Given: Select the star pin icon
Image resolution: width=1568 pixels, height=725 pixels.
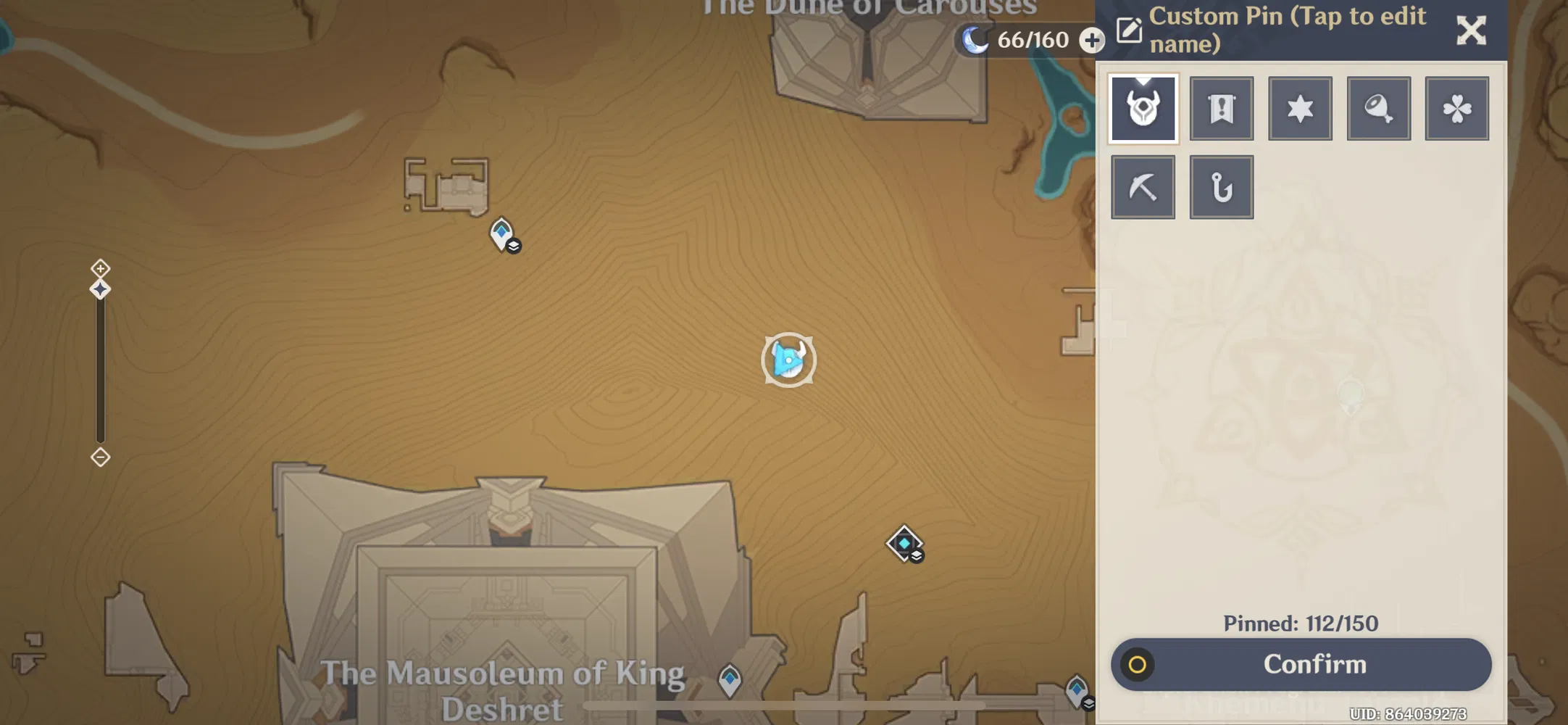Looking at the screenshot, I should [1301, 107].
